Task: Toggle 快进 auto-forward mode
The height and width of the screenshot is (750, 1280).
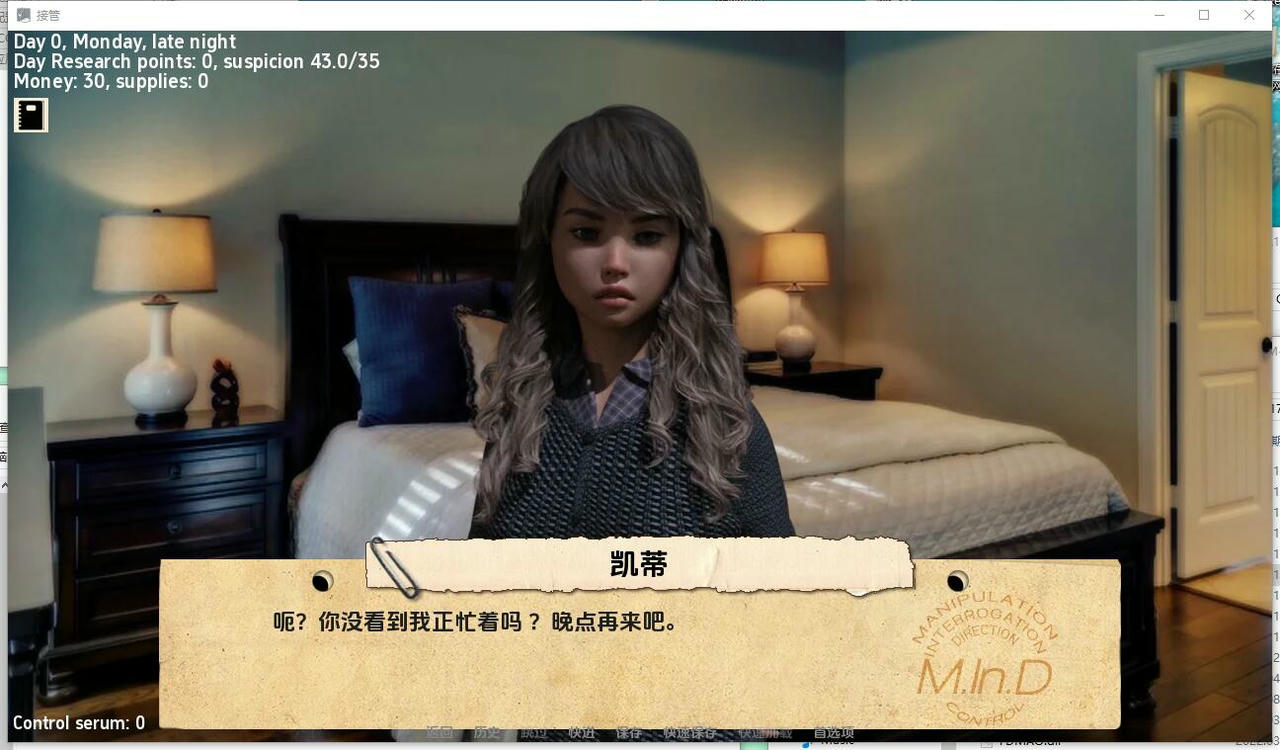Action: coord(582,732)
